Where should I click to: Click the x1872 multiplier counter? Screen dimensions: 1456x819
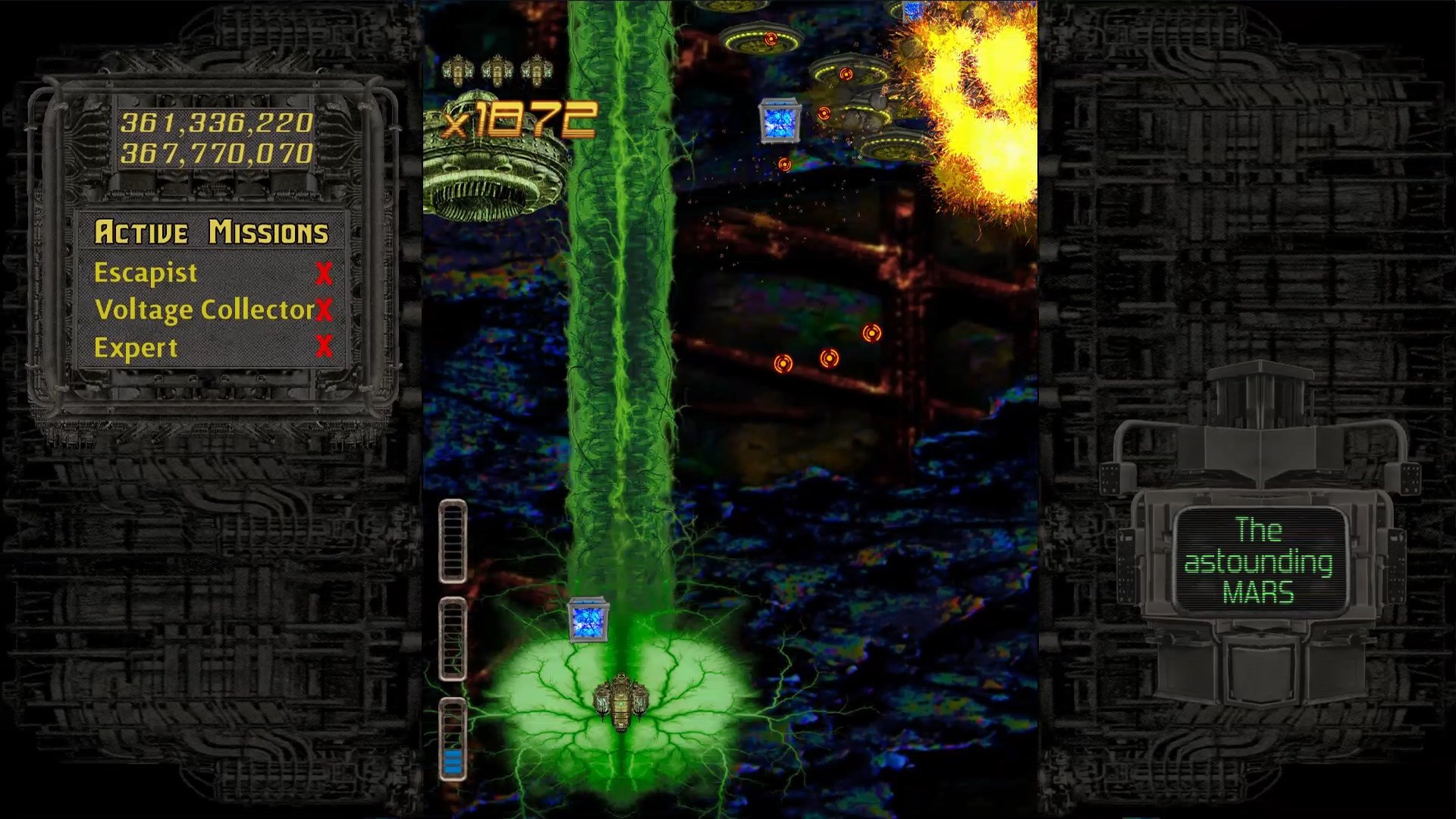(x=523, y=118)
